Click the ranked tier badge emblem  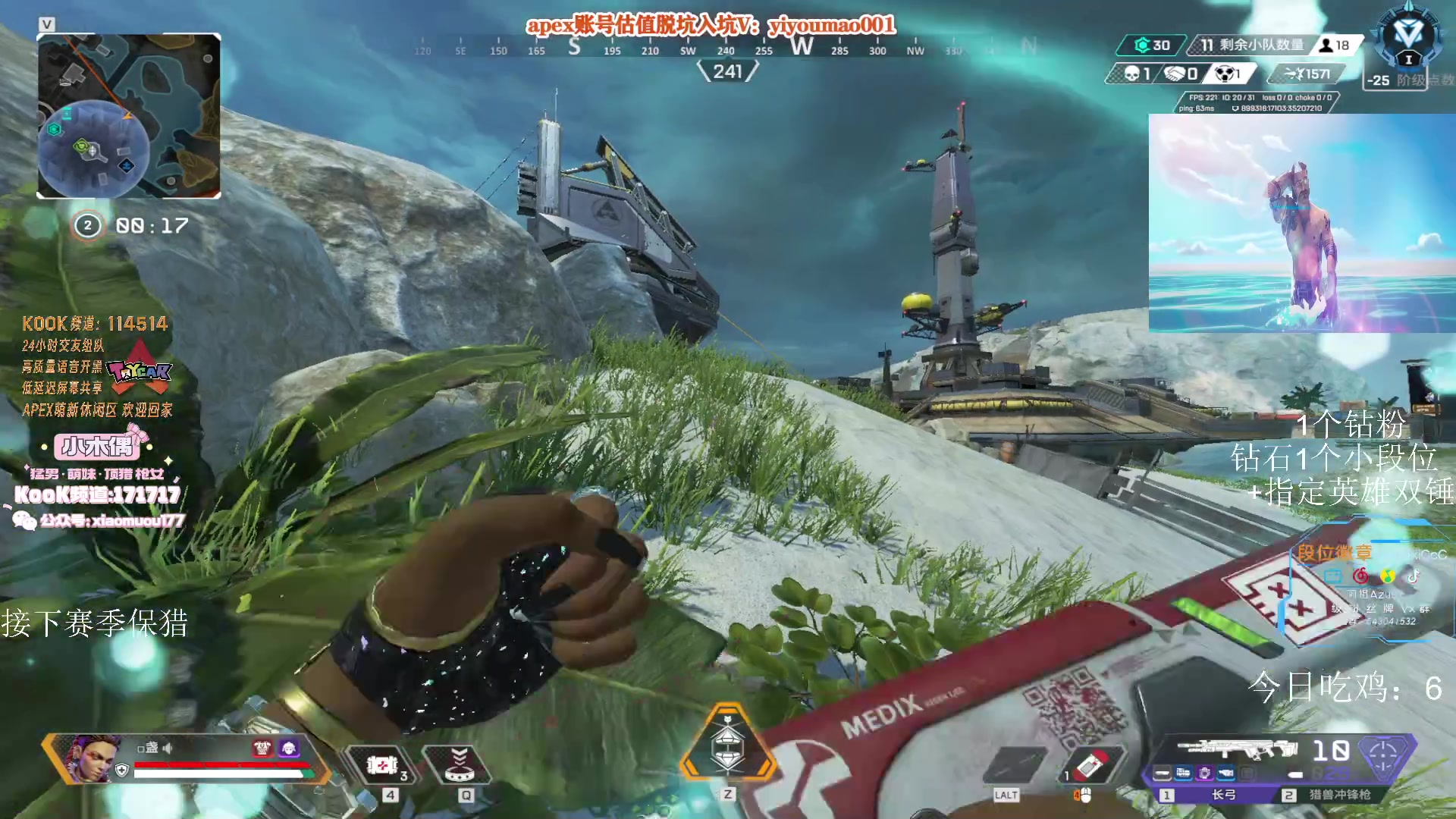(1408, 38)
